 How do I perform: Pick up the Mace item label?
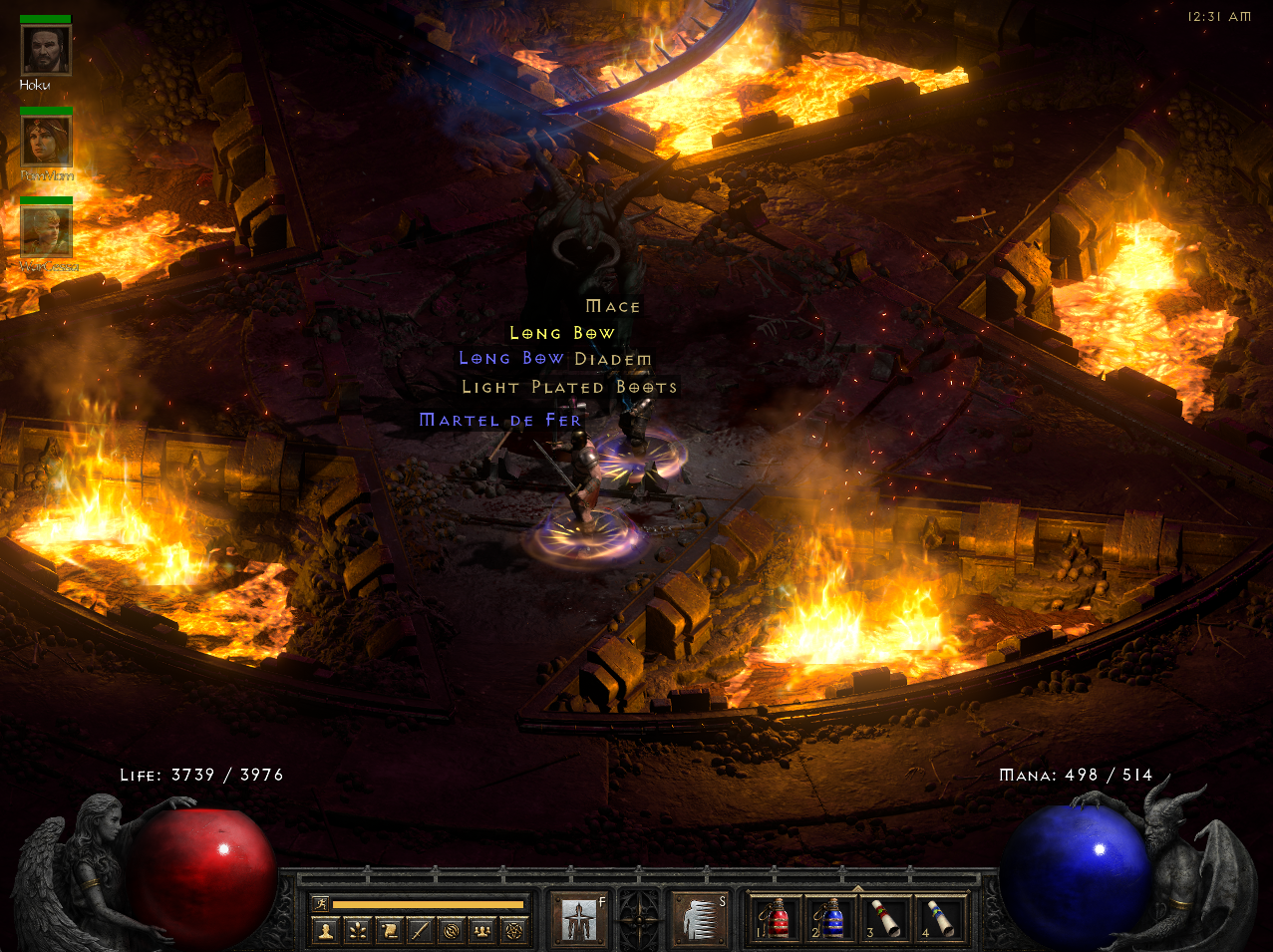613,306
